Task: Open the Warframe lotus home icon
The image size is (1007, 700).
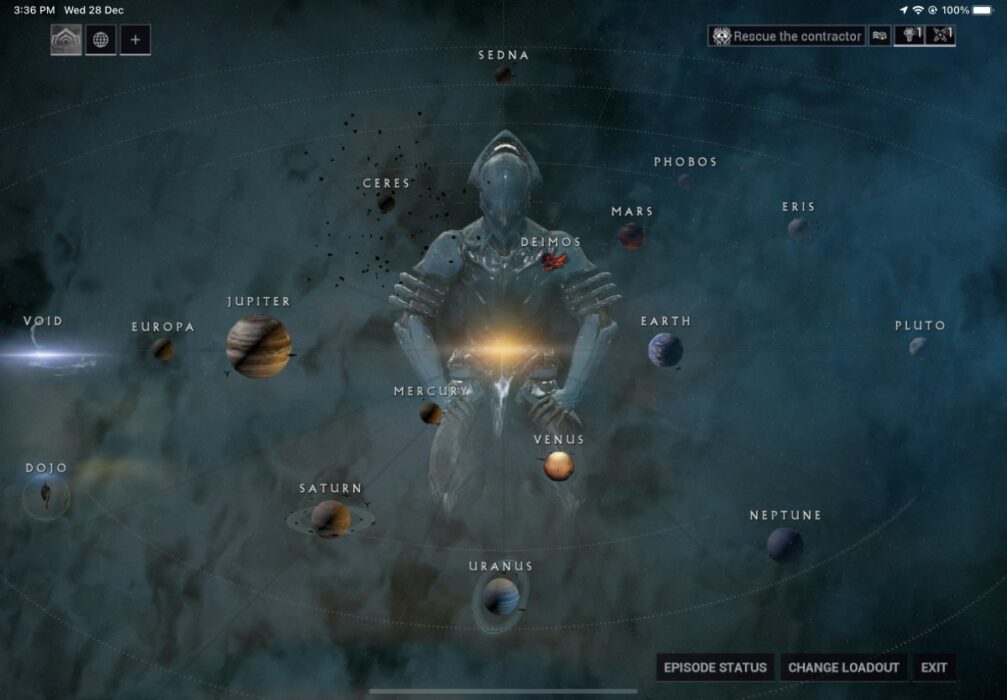Action: 66,40
